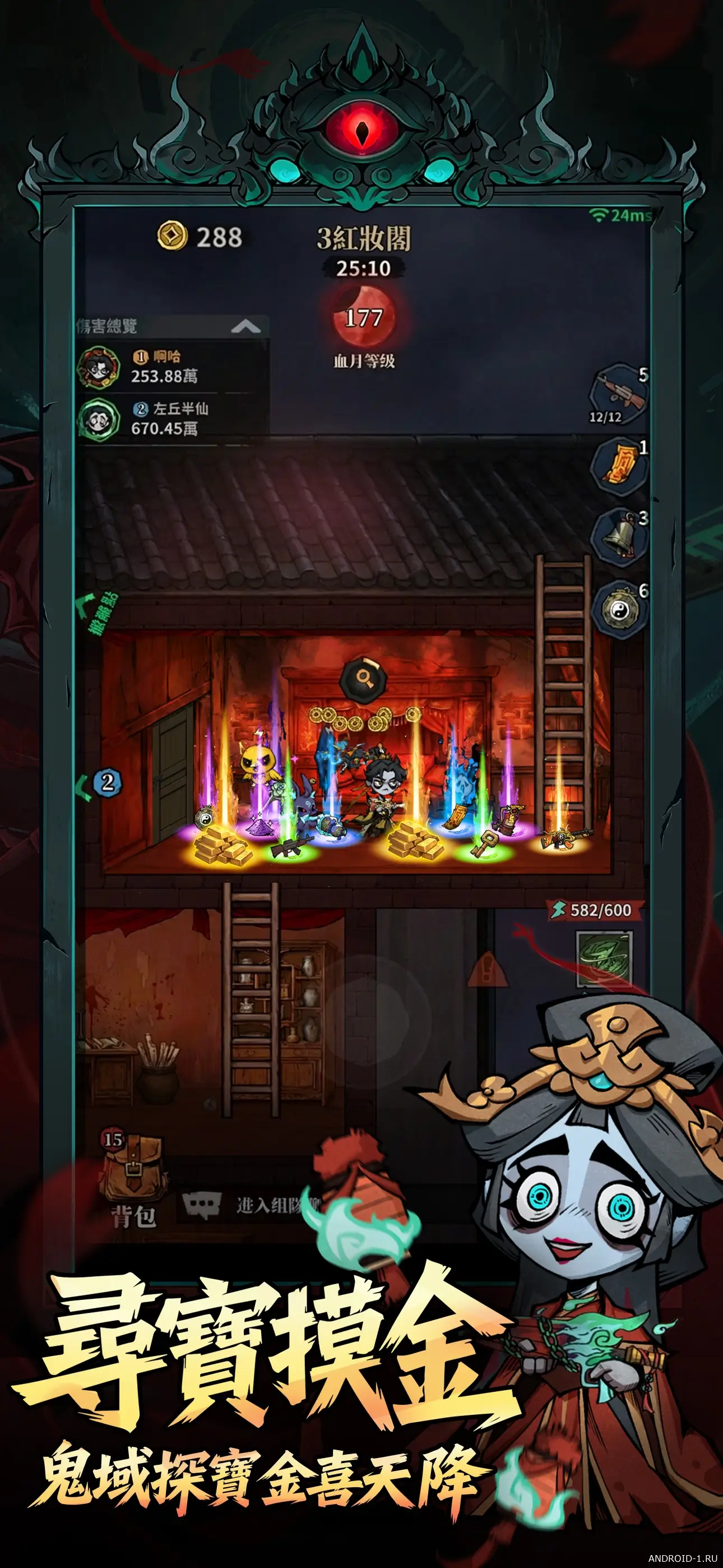Viewport: 723px width, 1568px height.
Task: Use the yin-yang compass item
Action: 617,609
